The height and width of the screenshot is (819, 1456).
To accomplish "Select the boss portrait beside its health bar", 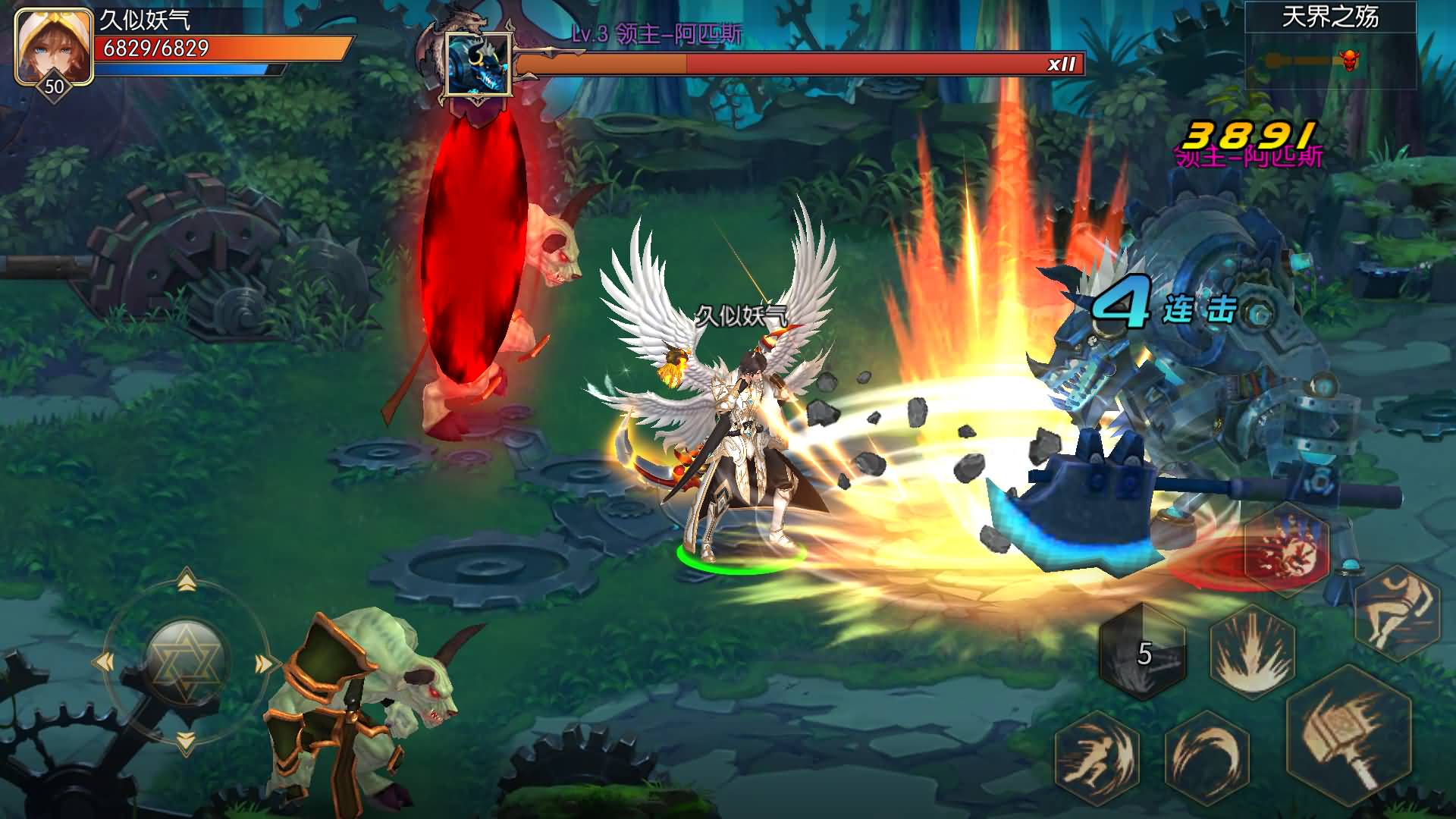I will [477, 64].
